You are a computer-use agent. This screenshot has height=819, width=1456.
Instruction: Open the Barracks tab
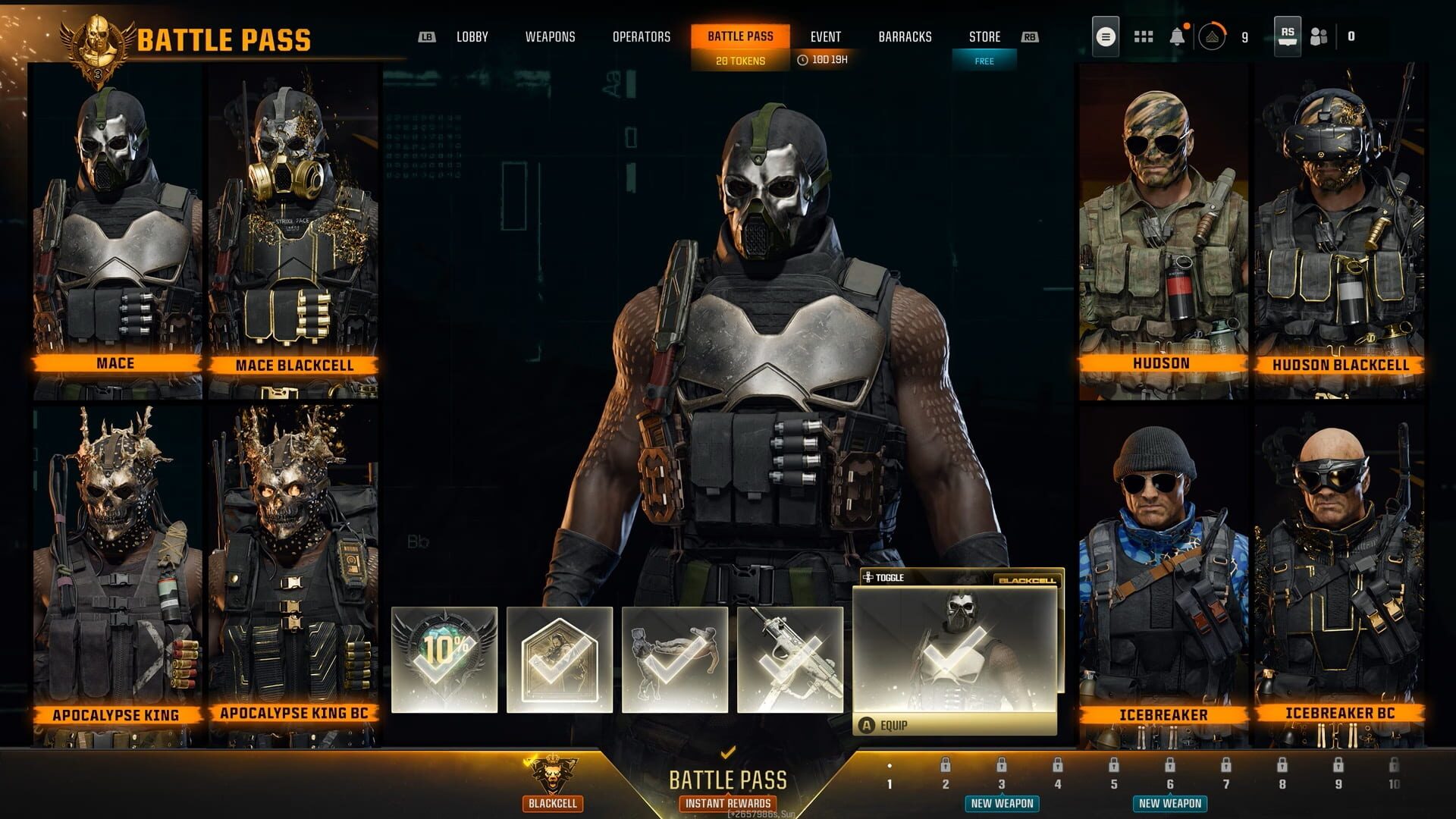tap(906, 36)
